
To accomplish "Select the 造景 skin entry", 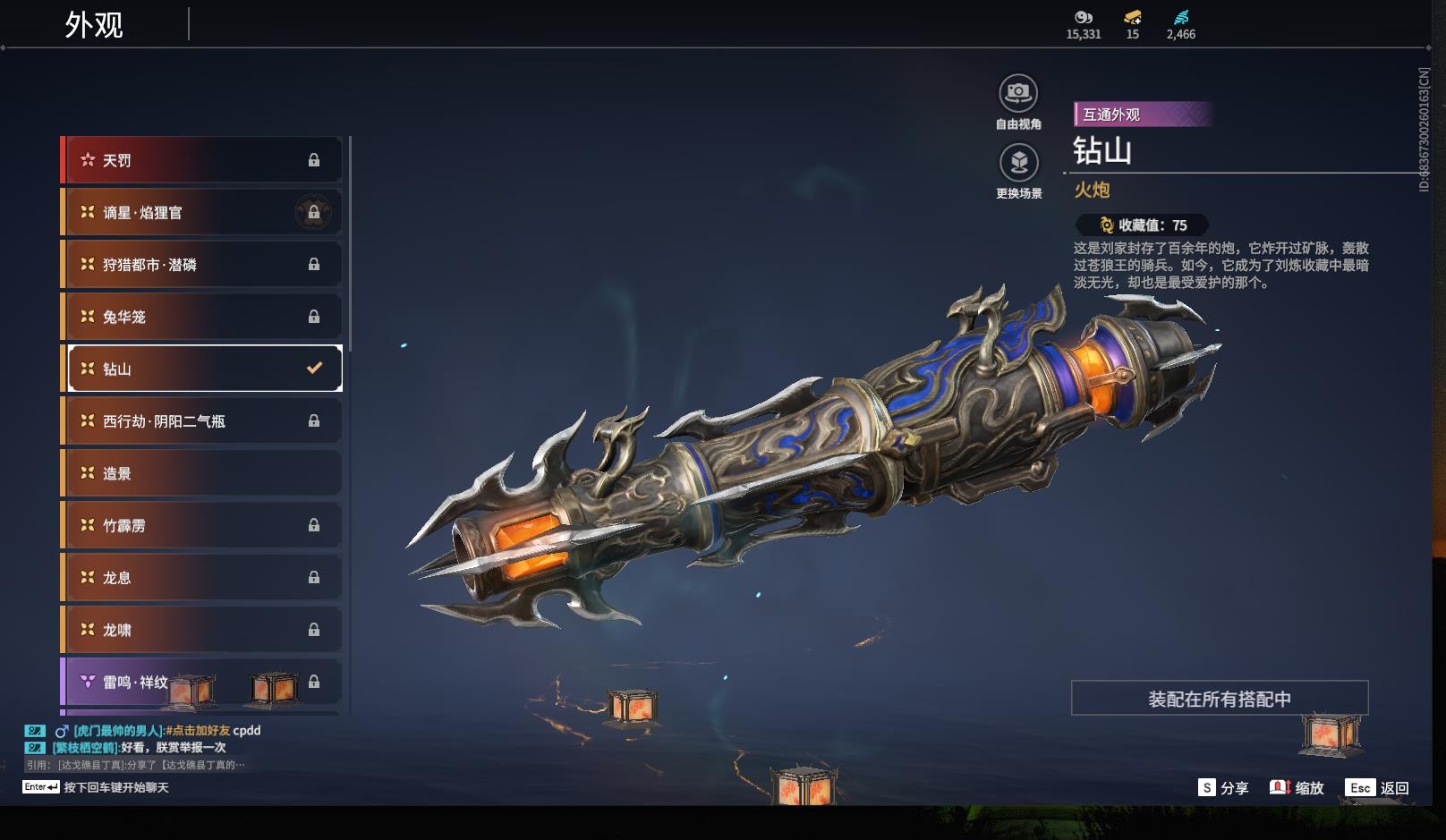I will (201, 473).
